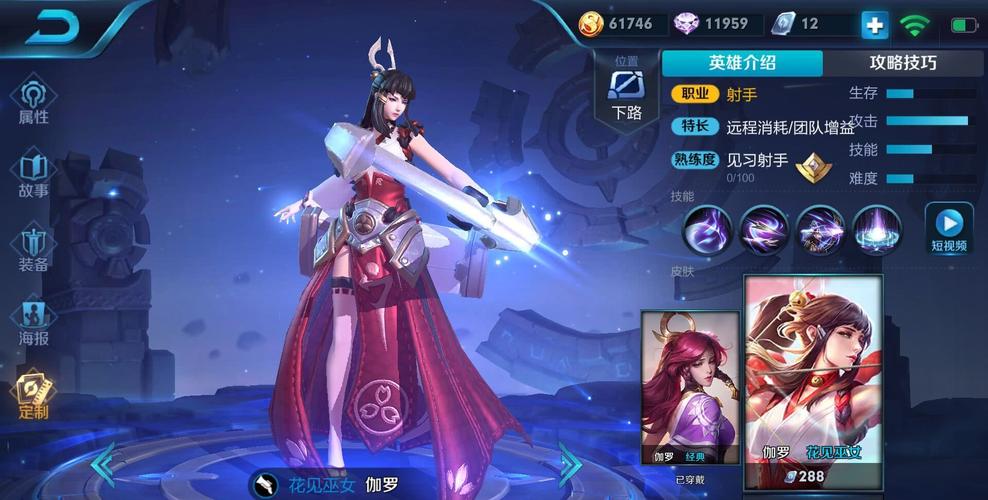
Task: Select the first skill icon
Action: tap(707, 230)
